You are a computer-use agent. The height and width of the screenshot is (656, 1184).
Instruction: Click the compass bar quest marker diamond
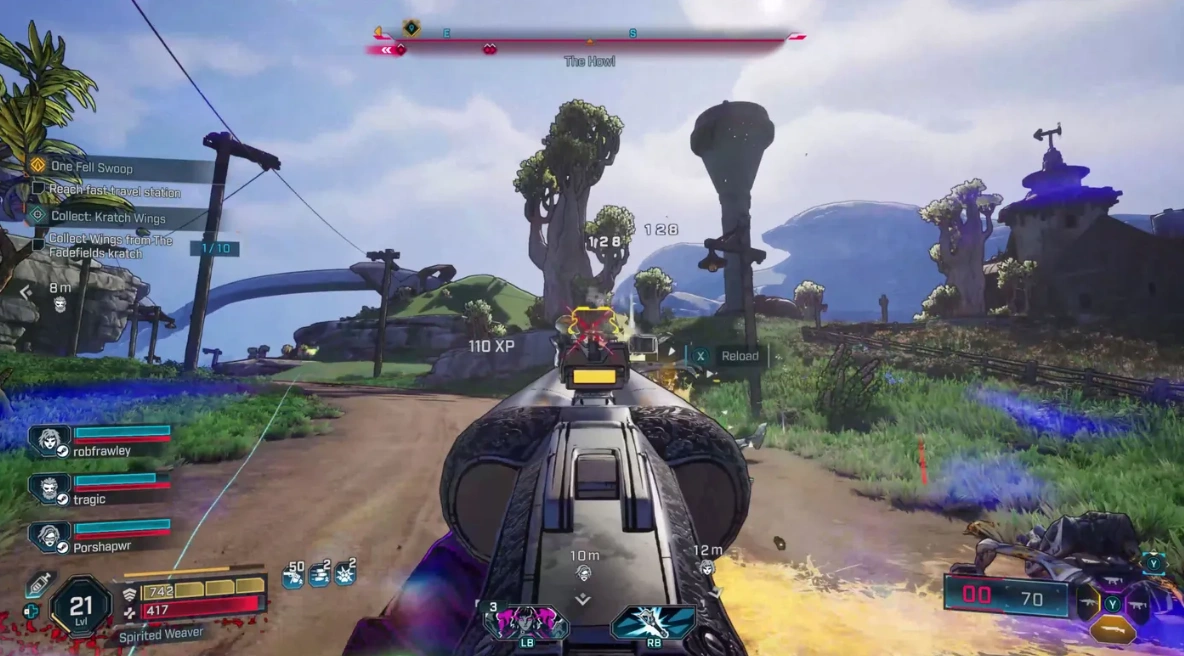(411, 28)
